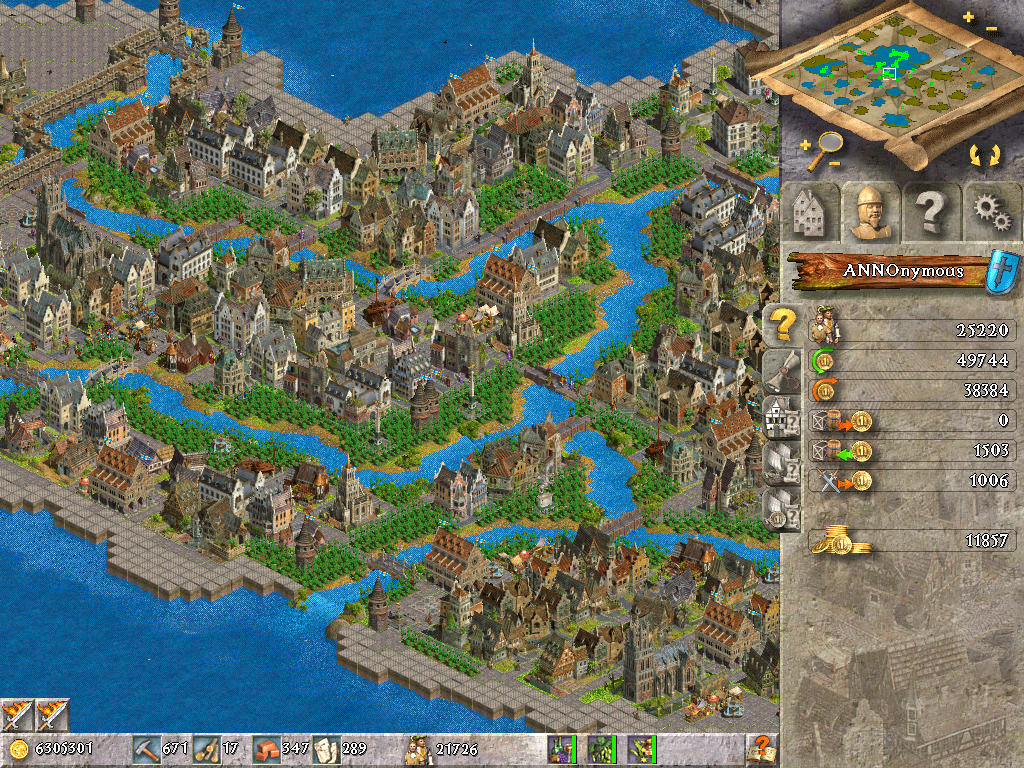1024x768 pixels.
Task: Enlarge the minimap with its plus button
Action: click(x=967, y=17)
